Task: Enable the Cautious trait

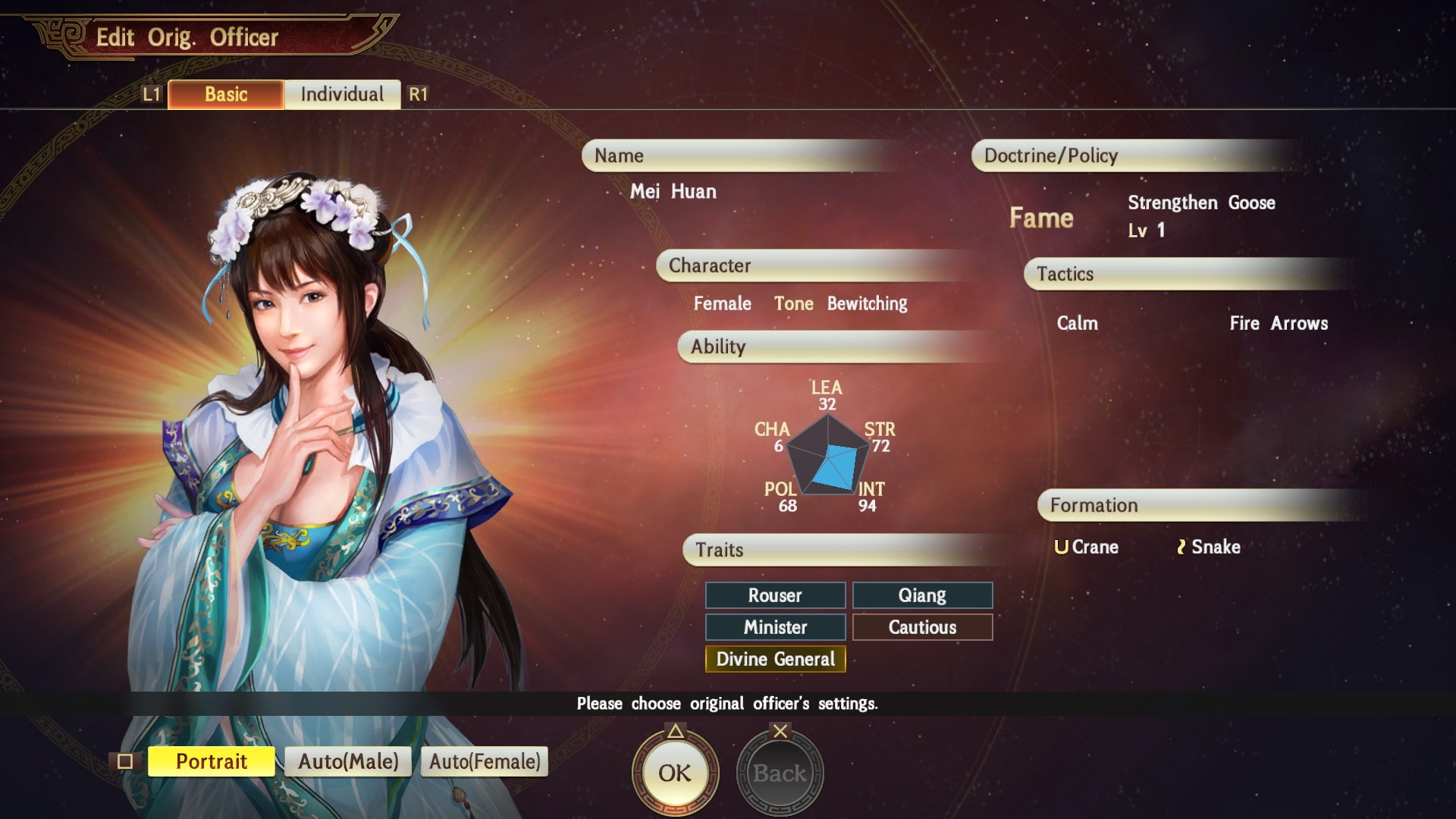Action: coord(922,627)
